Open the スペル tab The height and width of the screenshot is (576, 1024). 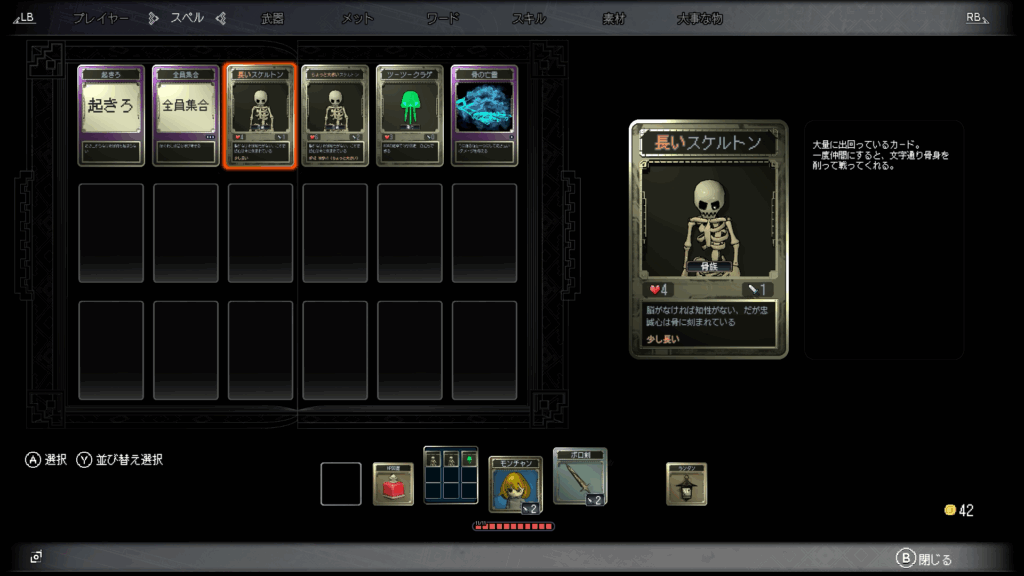[187, 18]
